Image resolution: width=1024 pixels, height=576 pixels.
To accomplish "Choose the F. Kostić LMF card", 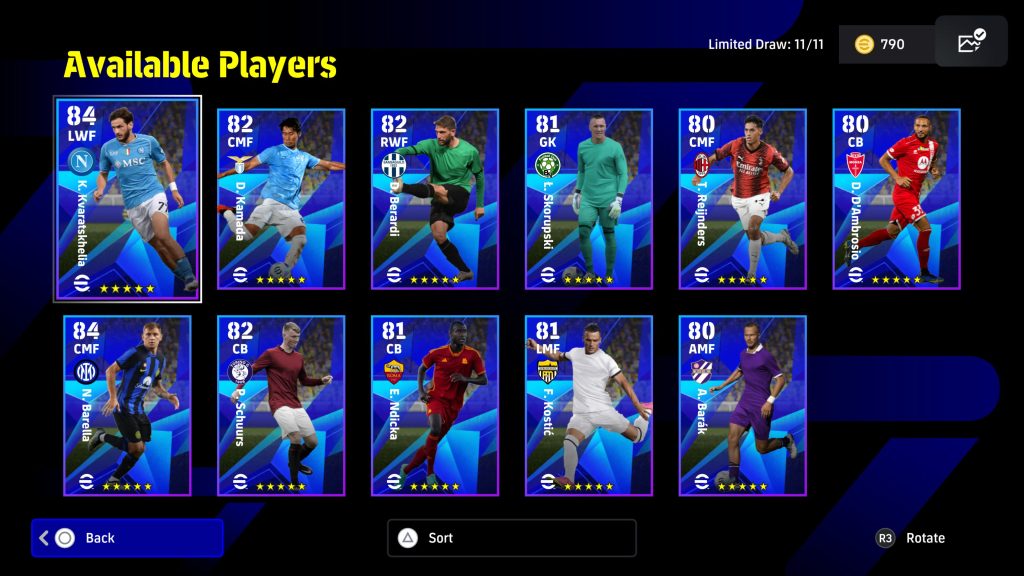I will (x=589, y=405).
